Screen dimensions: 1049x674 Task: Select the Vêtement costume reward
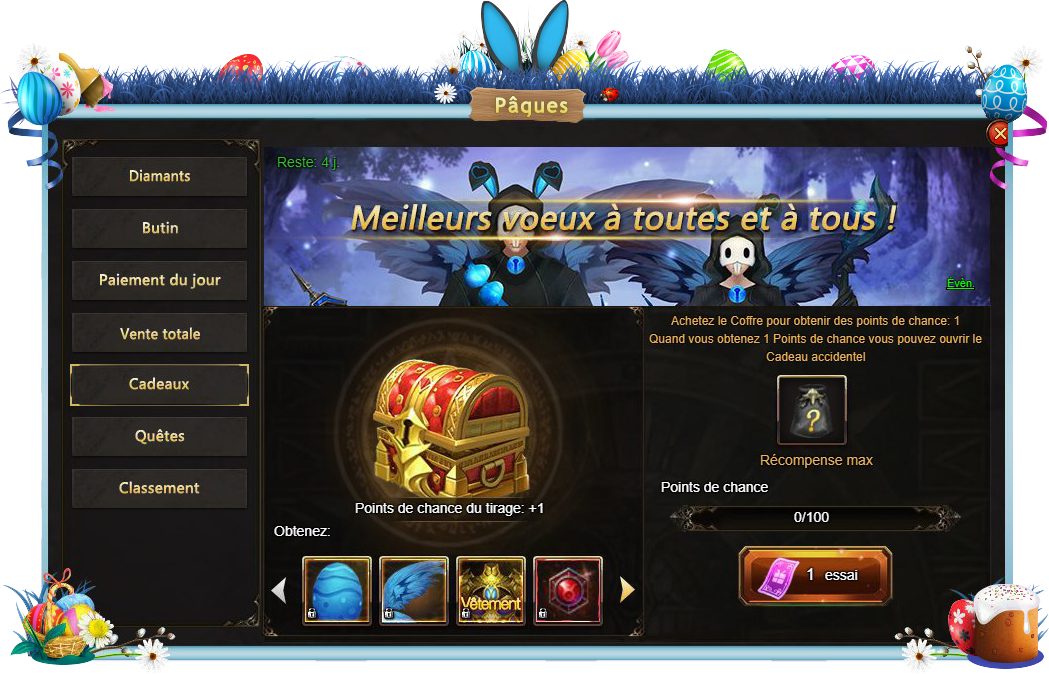pyautogui.click(x=491, y=591)
